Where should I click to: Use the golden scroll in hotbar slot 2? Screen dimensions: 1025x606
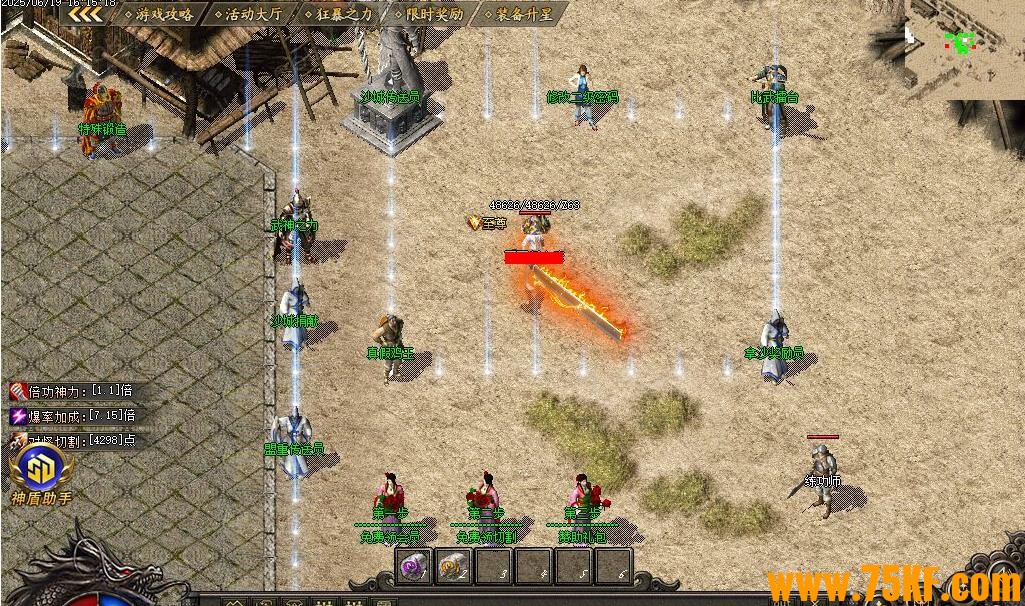[x=453, y=567]
